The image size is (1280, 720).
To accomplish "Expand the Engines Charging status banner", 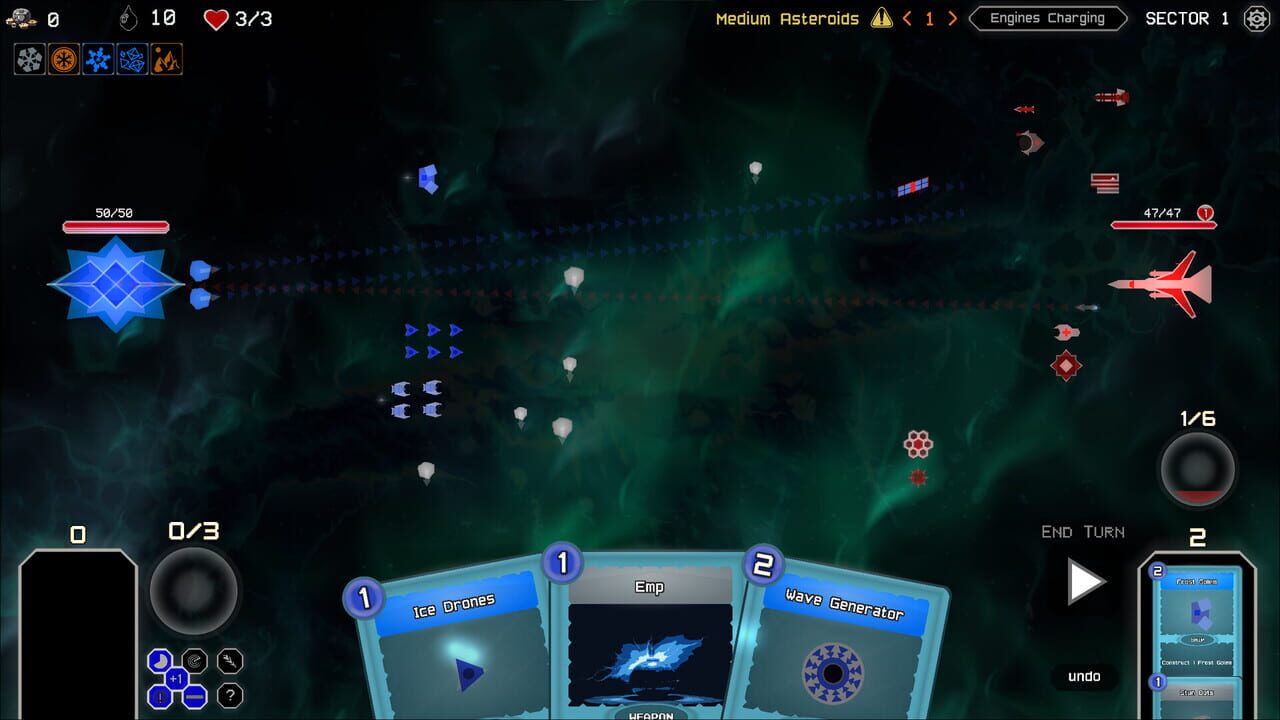I will coord(1047,18).
